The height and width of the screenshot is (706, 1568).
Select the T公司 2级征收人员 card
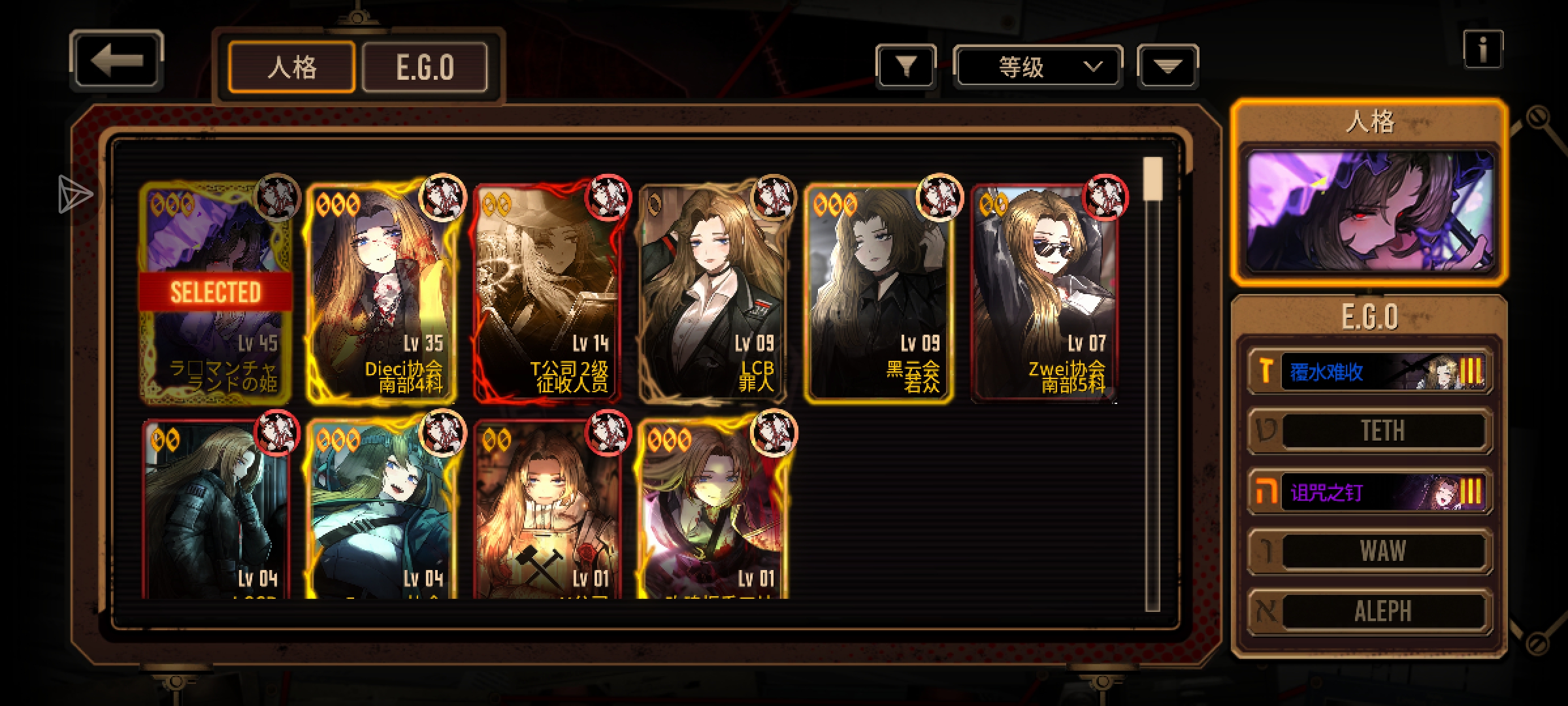click(547, 292)
